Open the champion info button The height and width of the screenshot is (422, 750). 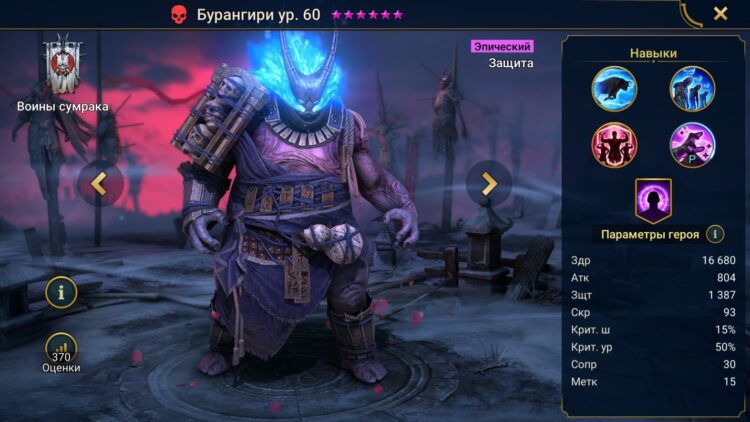tap(61, 292)
